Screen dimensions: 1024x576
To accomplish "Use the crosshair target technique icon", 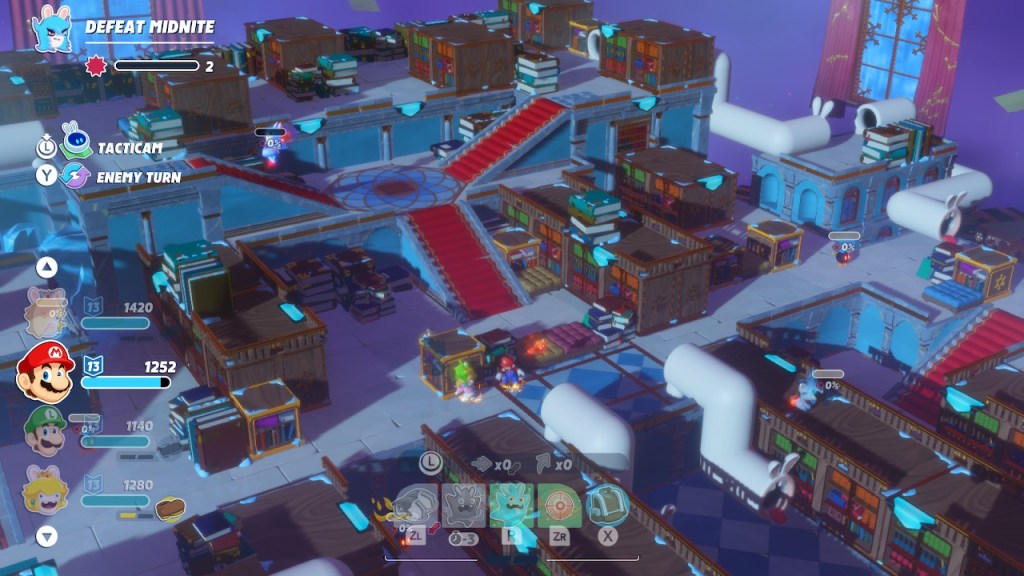I will [x=558, y=506].
